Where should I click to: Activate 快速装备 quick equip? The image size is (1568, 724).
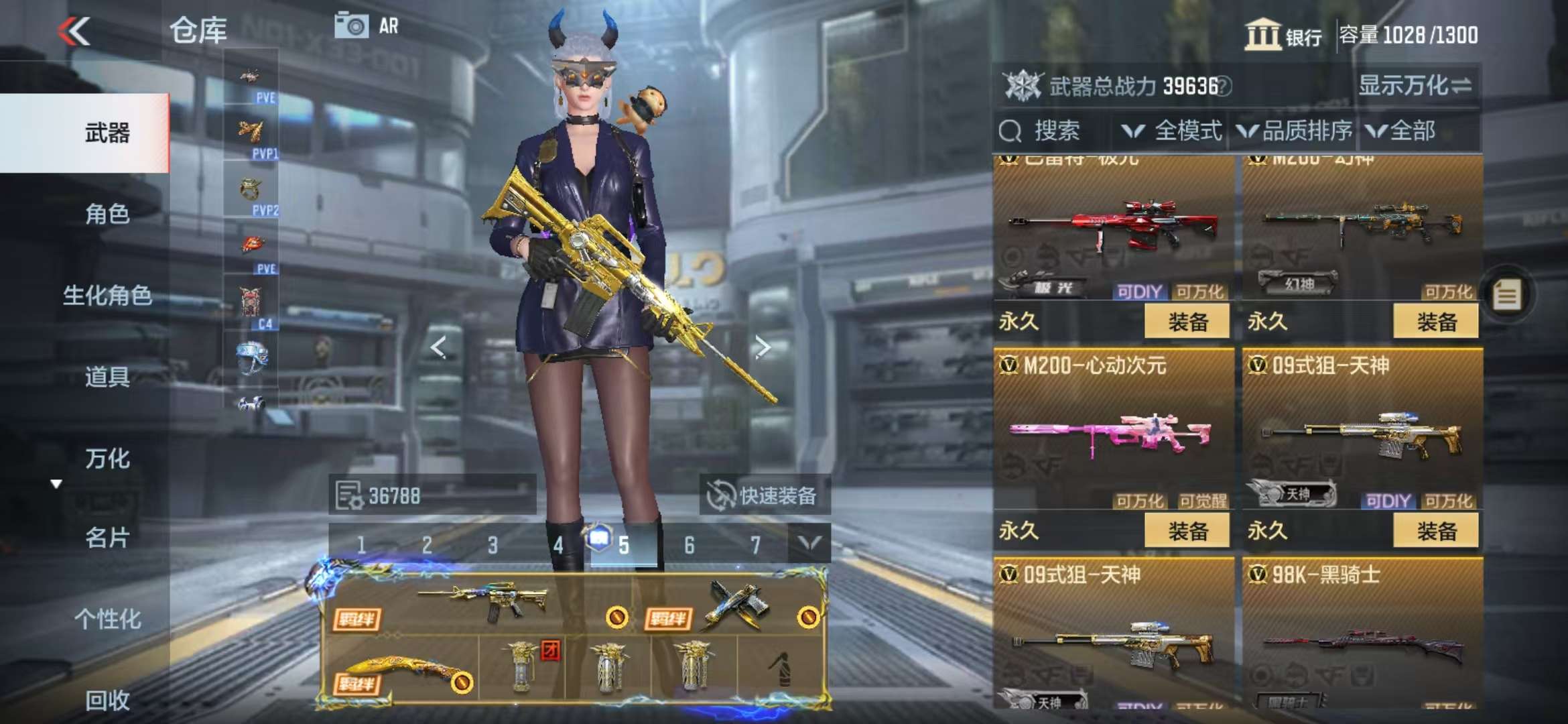tap(764, 496)
